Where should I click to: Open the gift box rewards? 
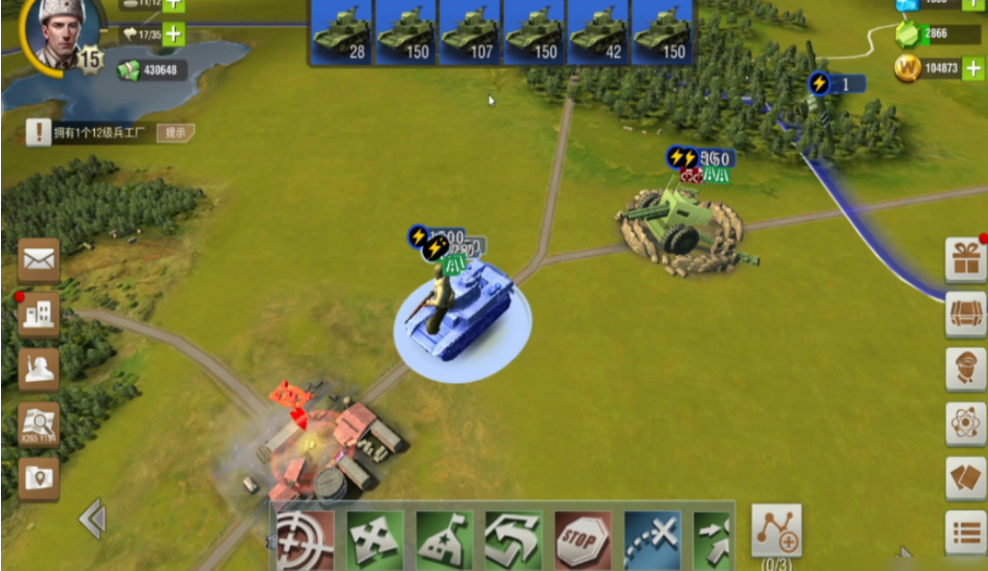pyautogui.click(x=966, y=261)
